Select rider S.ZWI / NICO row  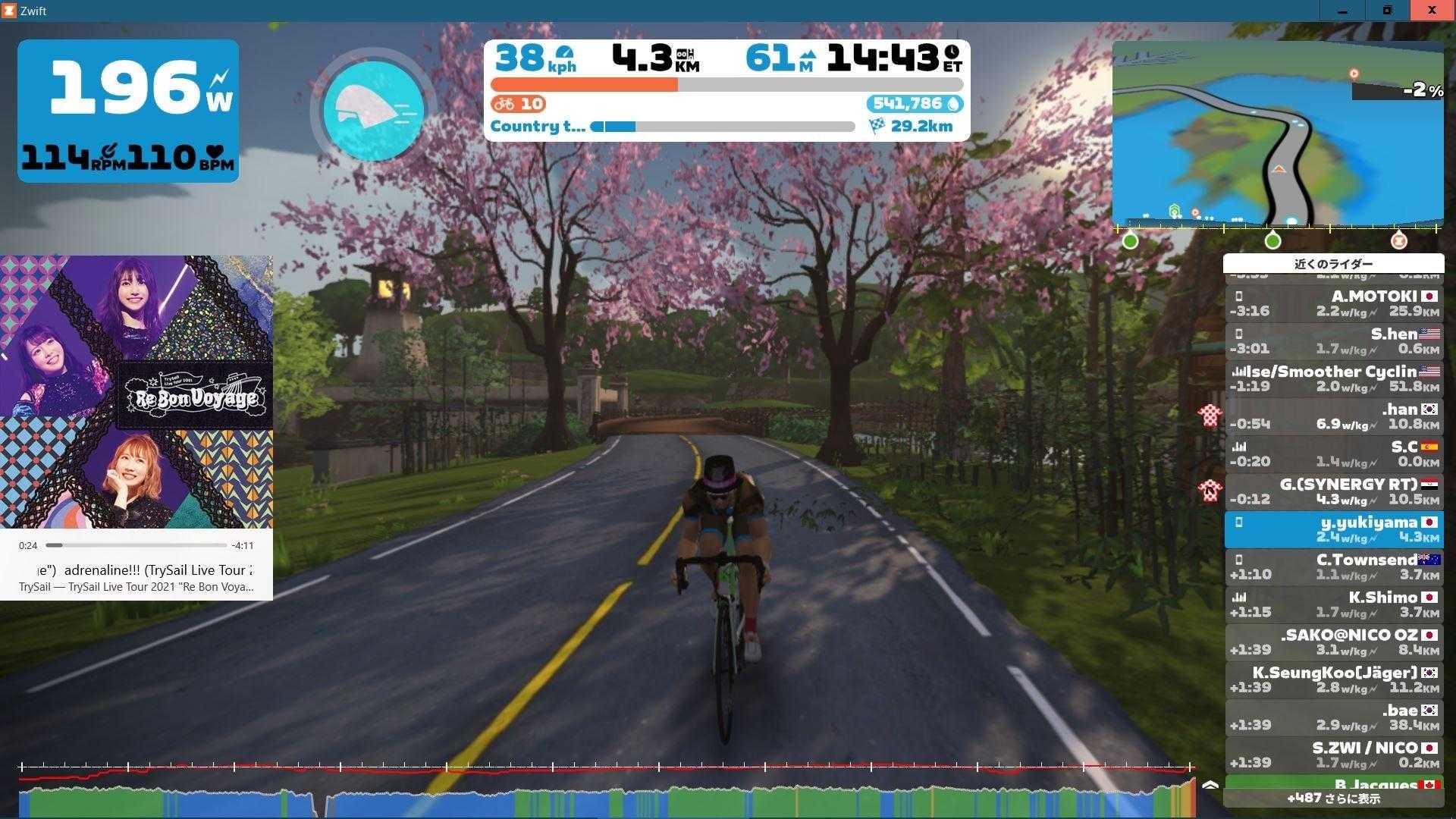tap(1334, 755)
